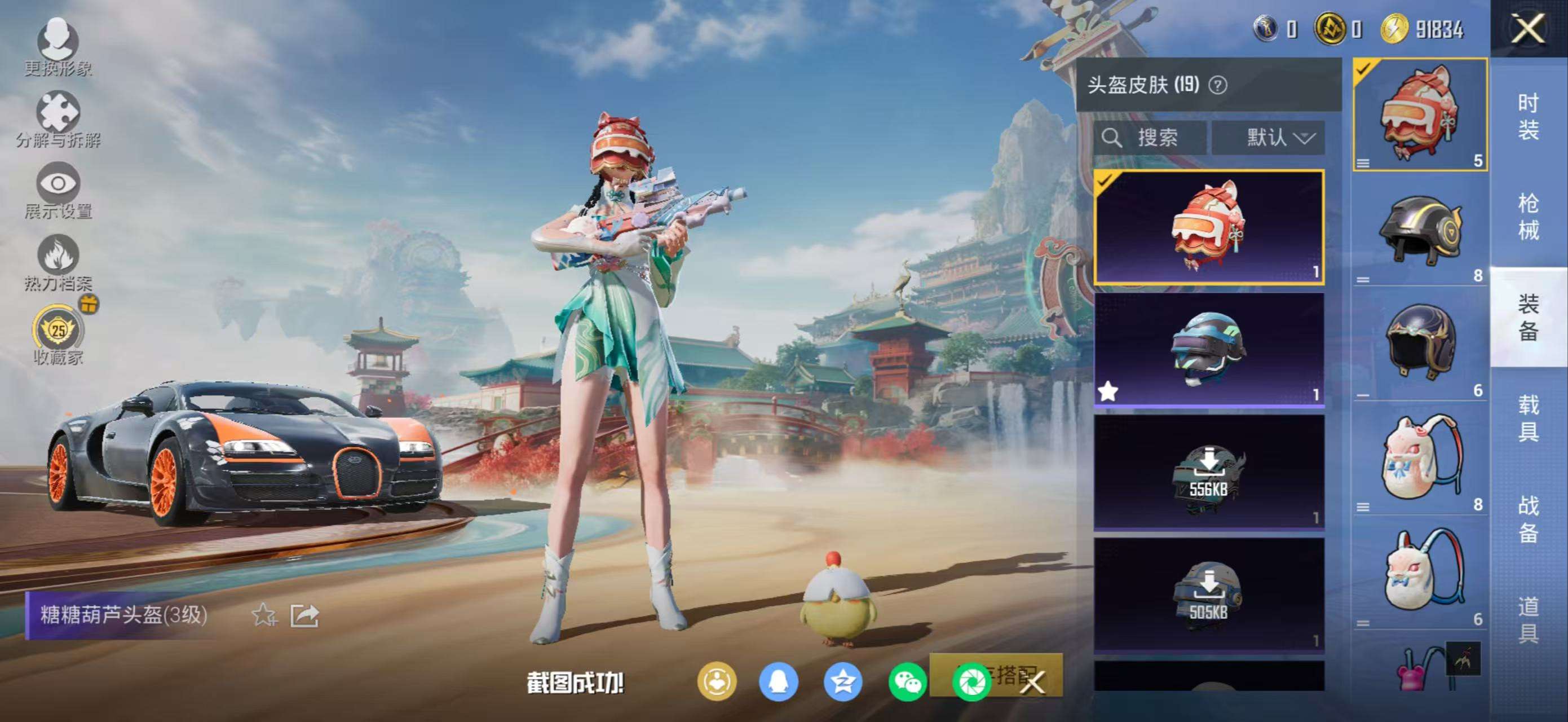Share screenshot via the WeChat icon
Image resolution: width=1568 pixels, height=722 pixels.
pos(907,682)
